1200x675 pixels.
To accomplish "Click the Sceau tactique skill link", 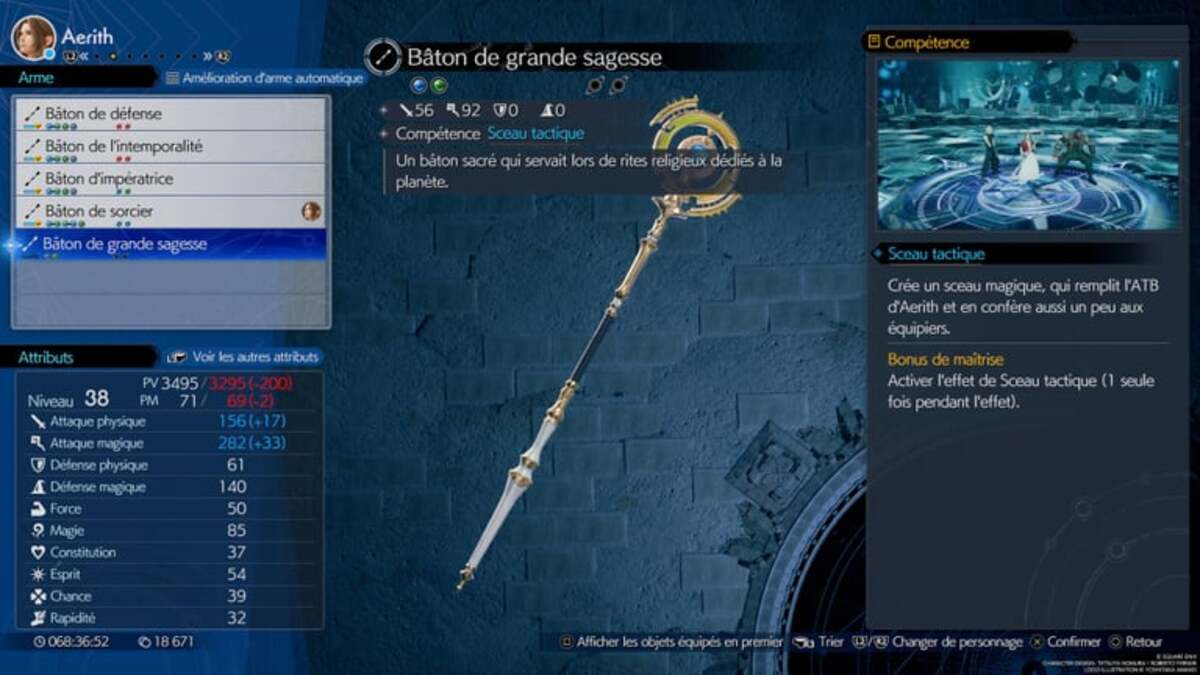I will pyautogui.click(x=535, y=133).
